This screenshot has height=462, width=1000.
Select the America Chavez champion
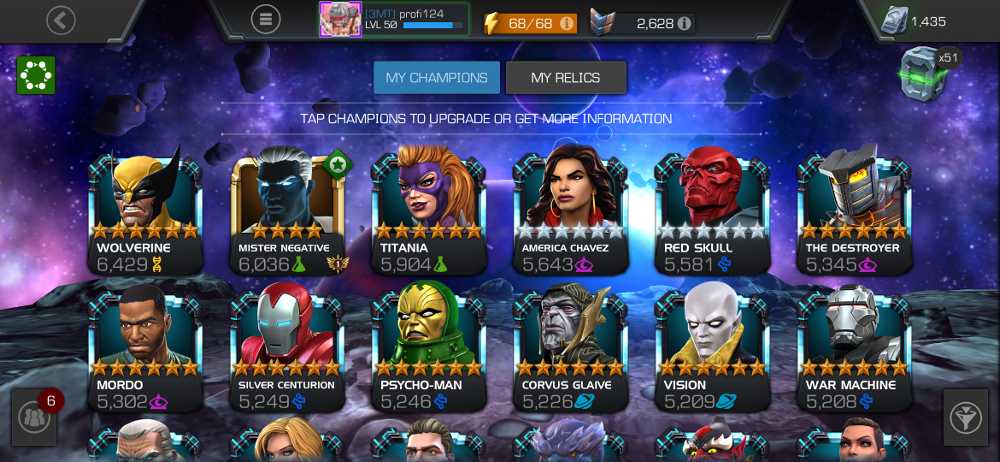coord(571,210)
